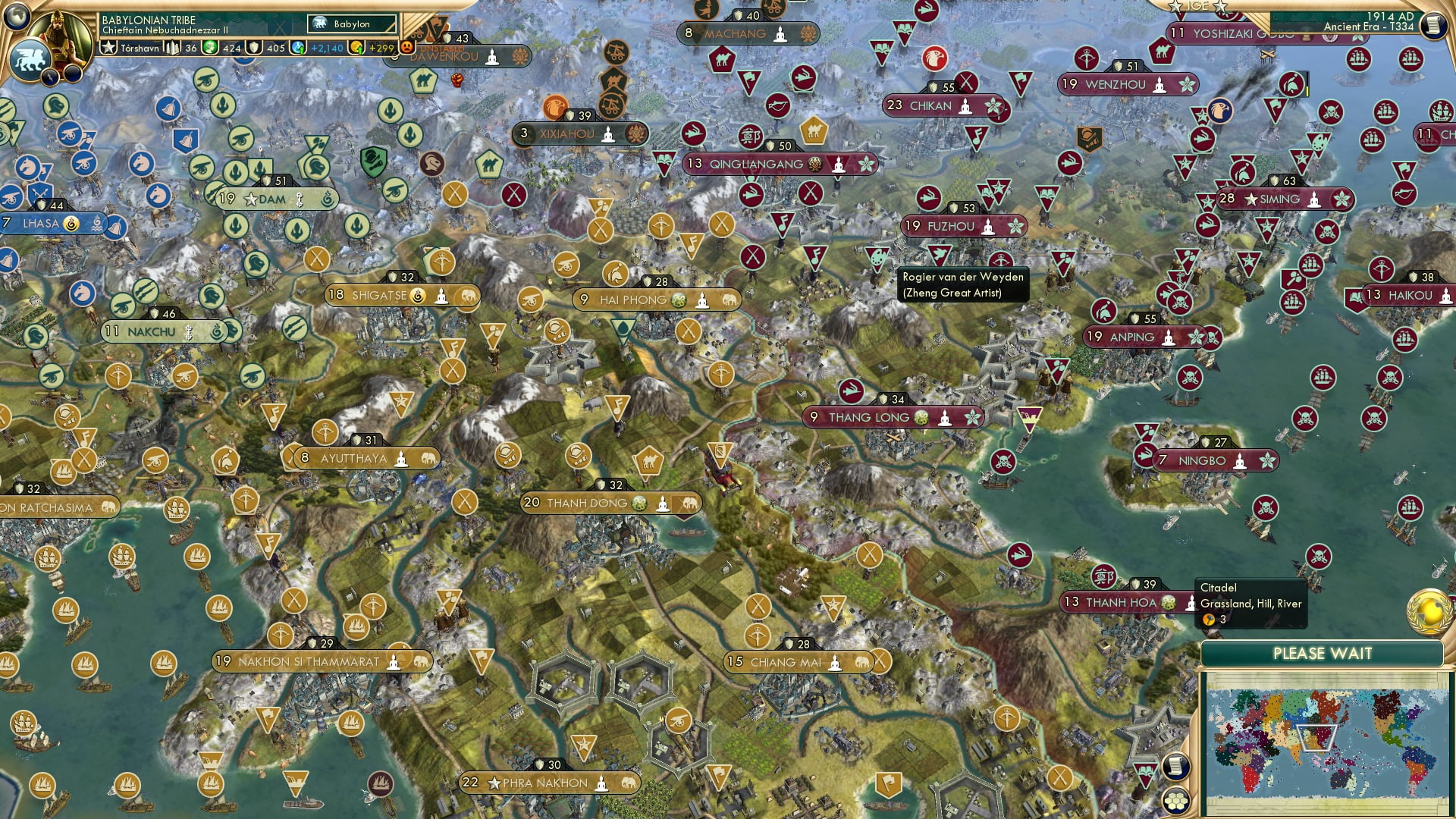Click the PLEASE WAIT turn button
Viewport: 1456px width, 819px height.
point(1323,653)
